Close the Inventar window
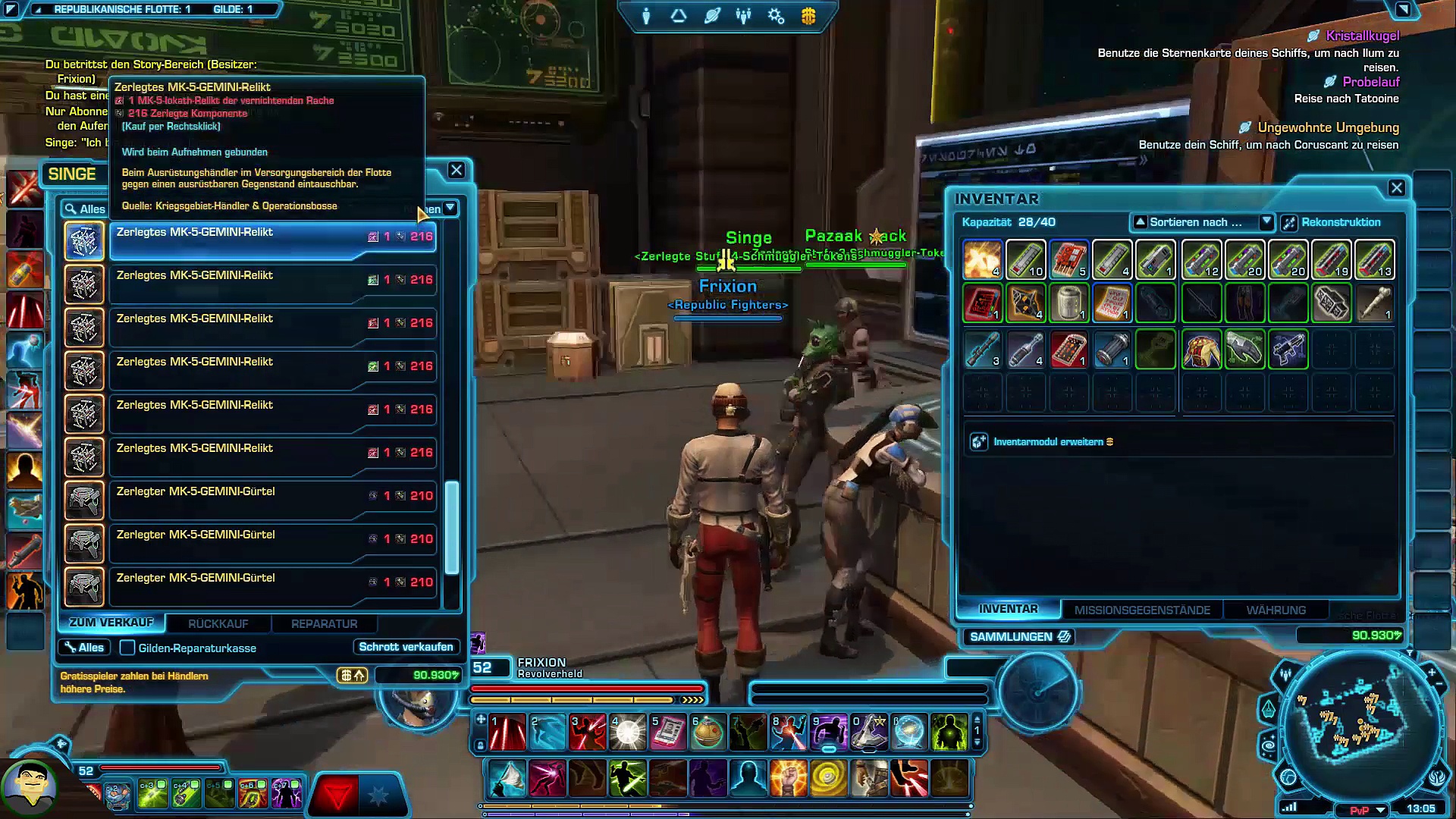 point(1397,188)
